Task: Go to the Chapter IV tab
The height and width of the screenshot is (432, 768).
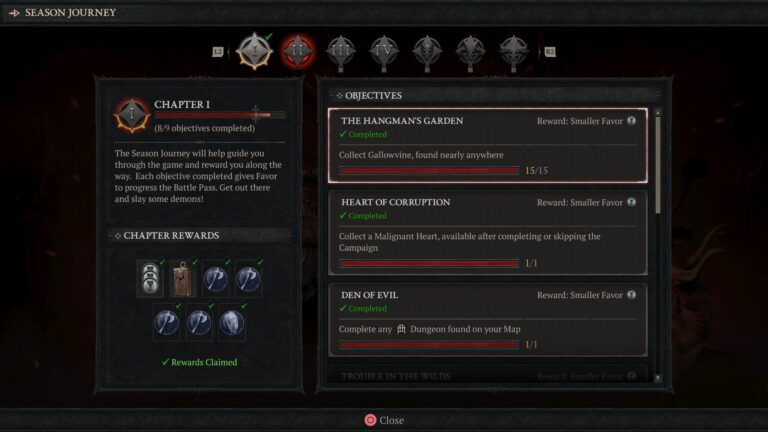Action: click(383, 50)
